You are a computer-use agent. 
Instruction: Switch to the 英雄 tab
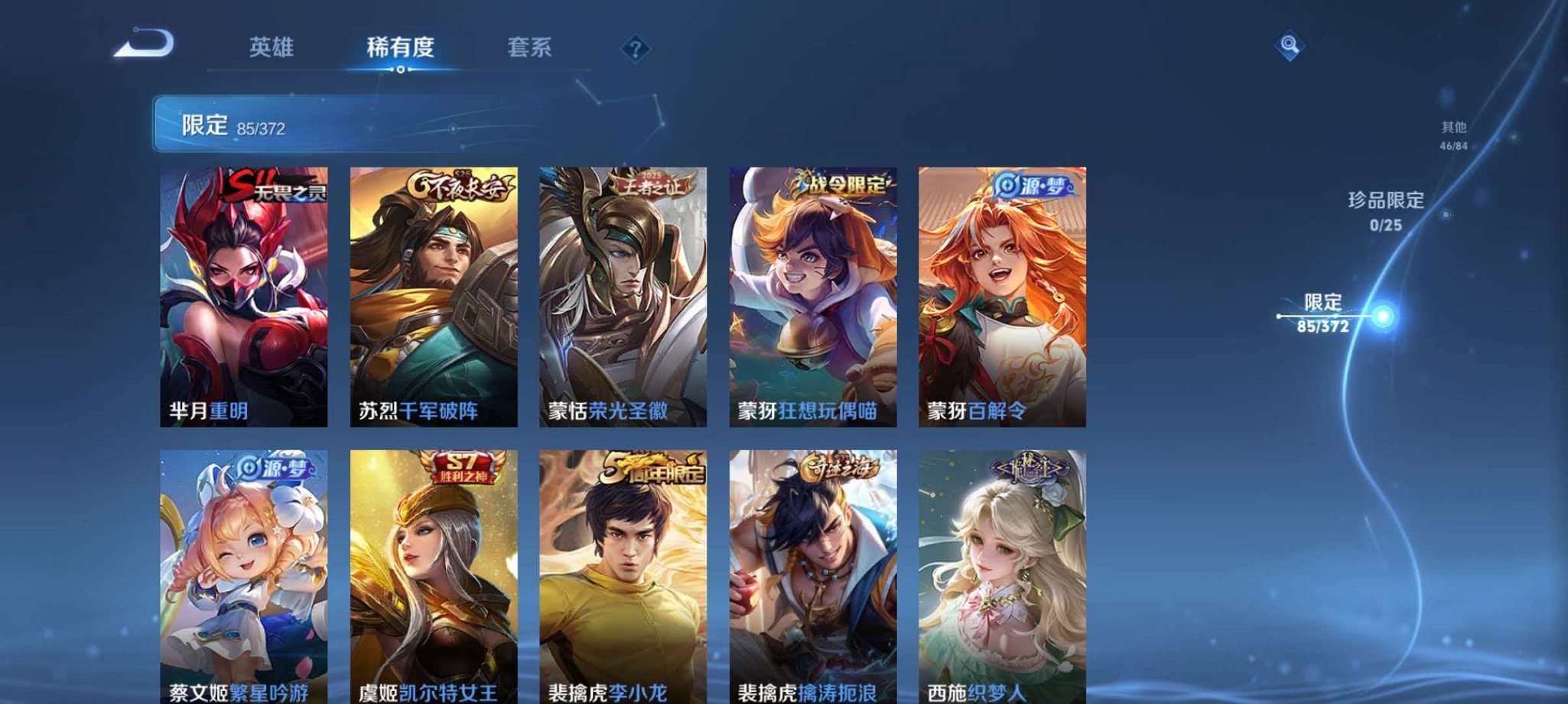[272, 47]
